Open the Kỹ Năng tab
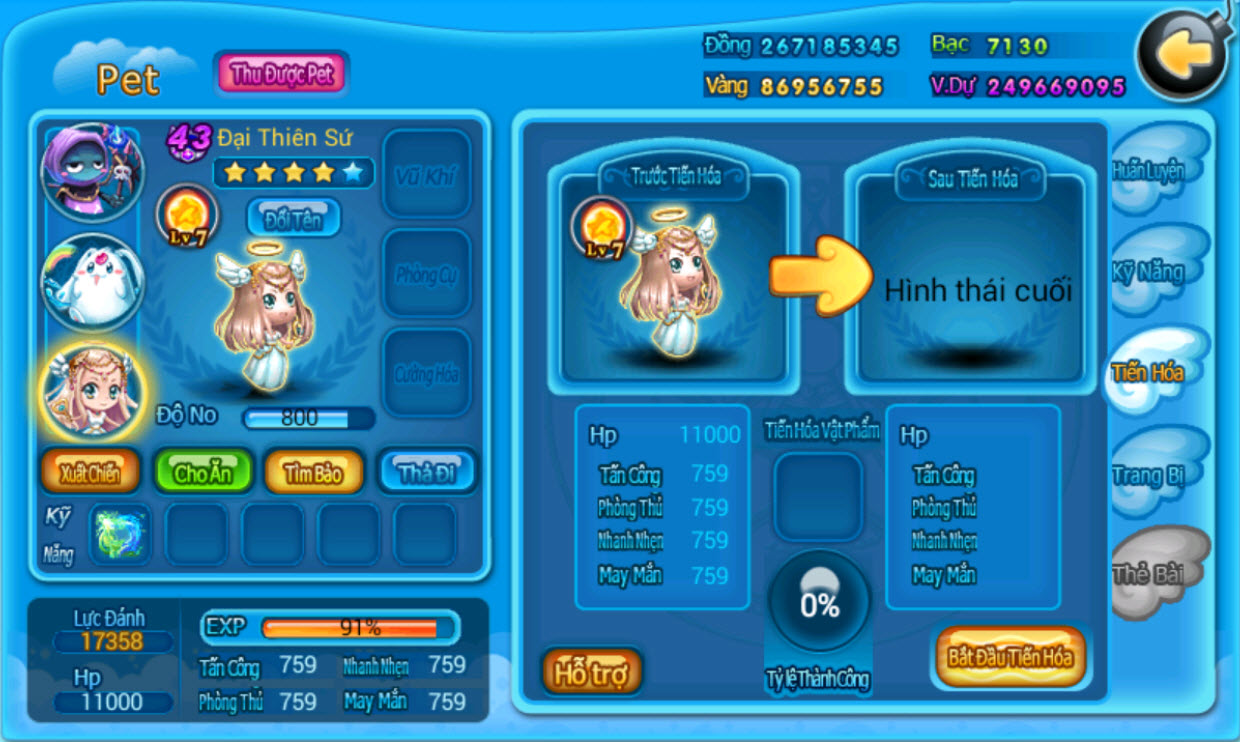 1150,271
